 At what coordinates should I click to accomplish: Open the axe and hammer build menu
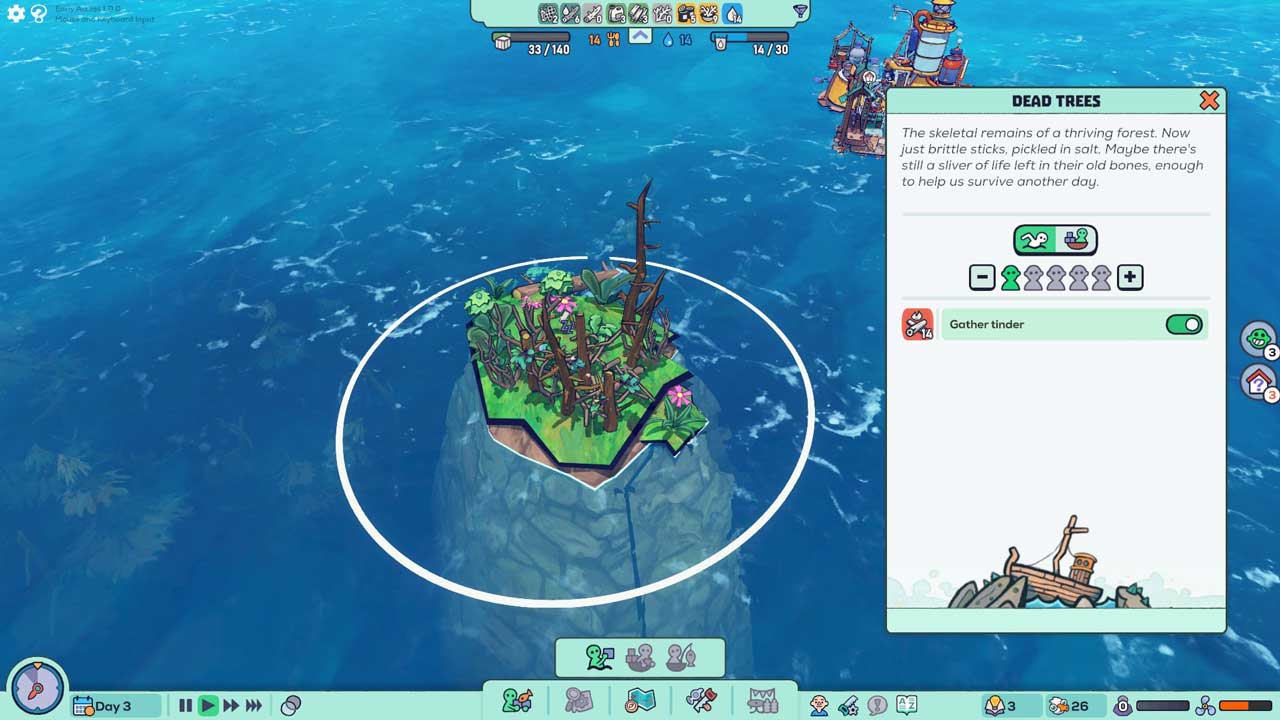click(701, 701)
